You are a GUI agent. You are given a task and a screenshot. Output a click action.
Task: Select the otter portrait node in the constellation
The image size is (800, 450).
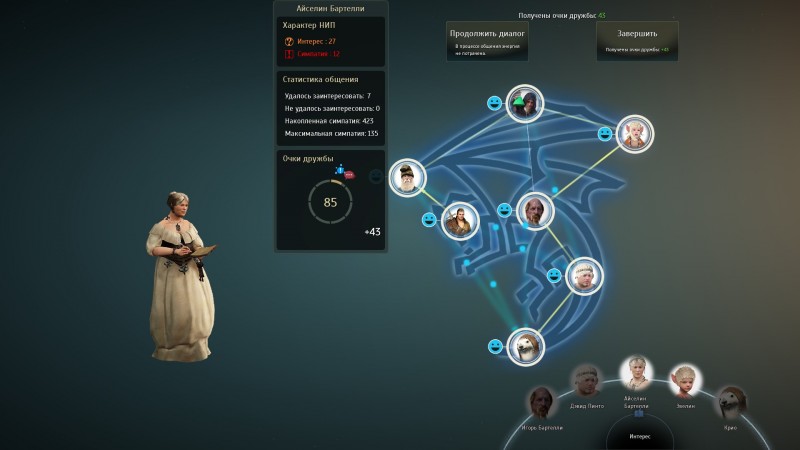[x=525, y=346]
